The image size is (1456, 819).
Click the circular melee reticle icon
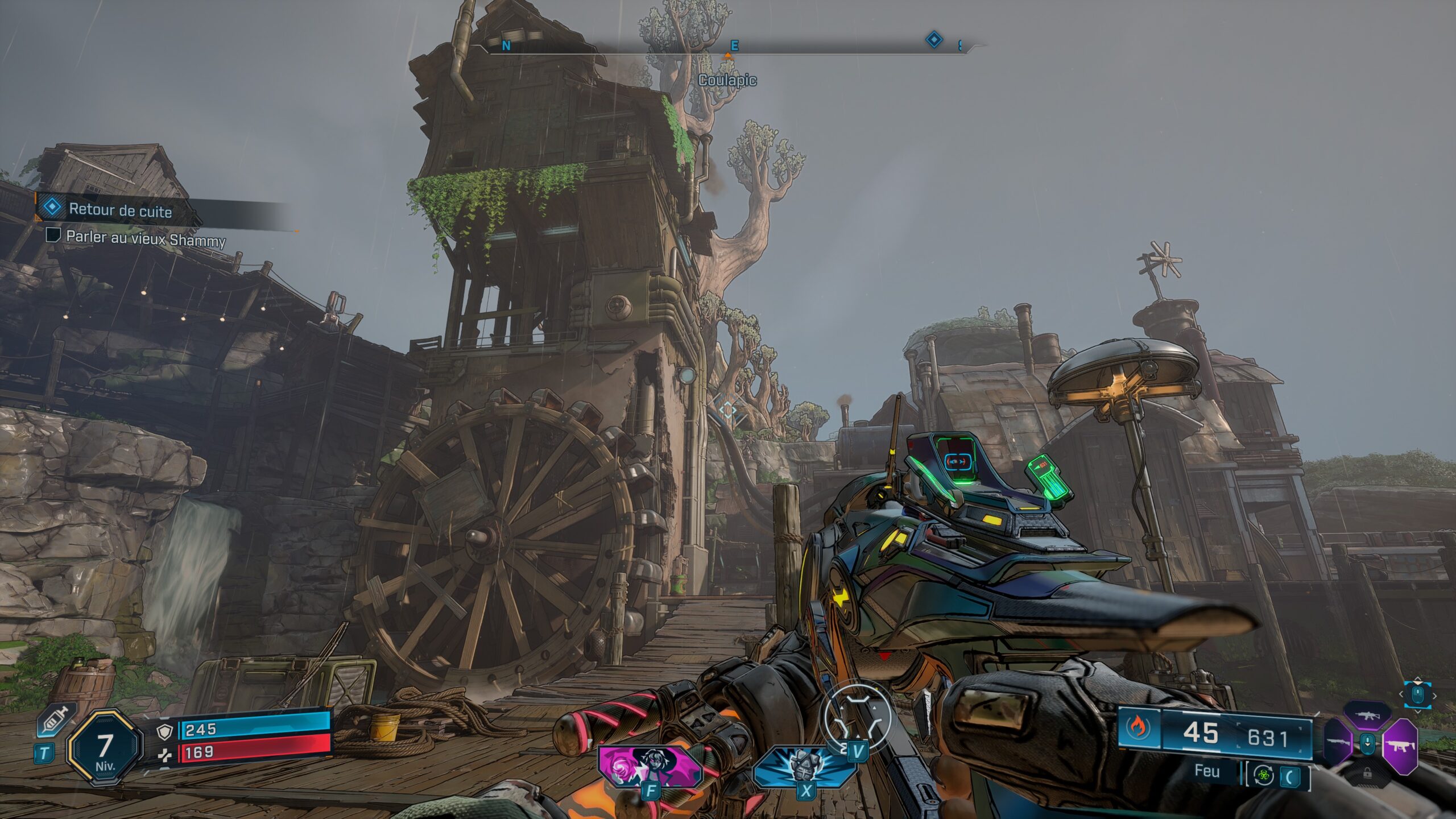click(855, 717)
